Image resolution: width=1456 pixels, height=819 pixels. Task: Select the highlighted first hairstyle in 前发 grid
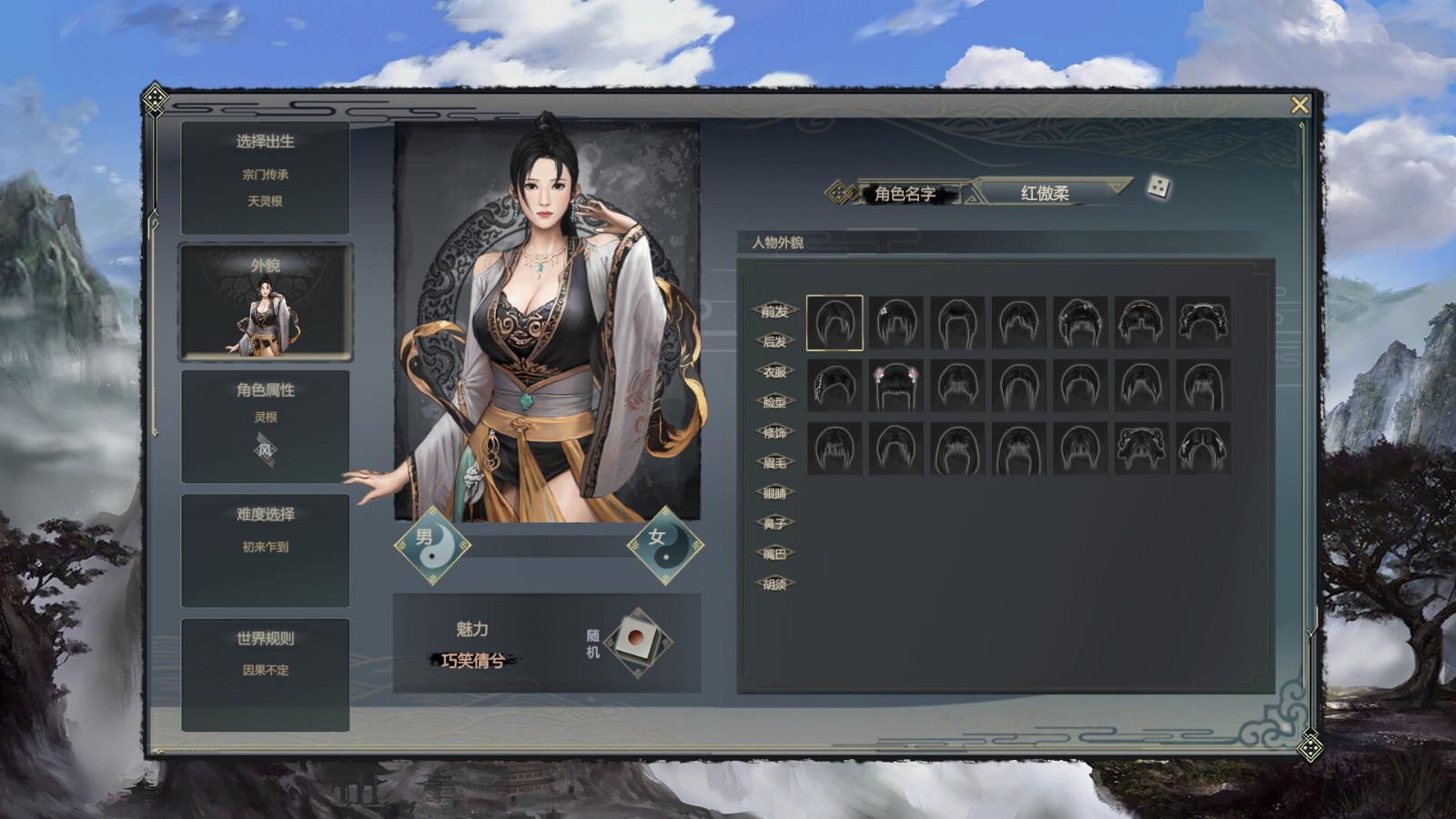pyautogui.click(x=833, y=322)
